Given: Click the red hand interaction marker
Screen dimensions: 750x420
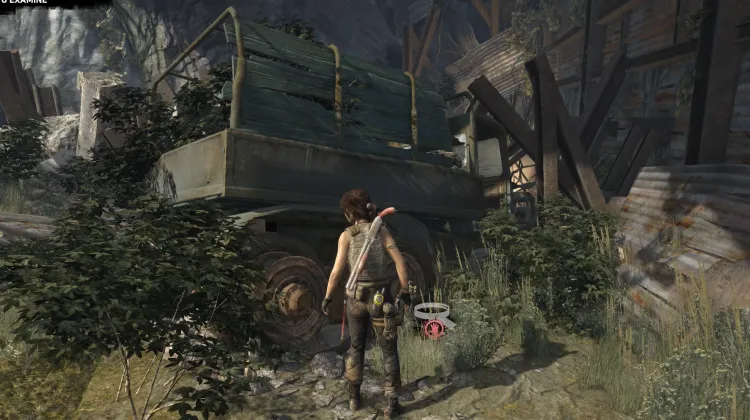Looking at the screenshot, I should coord(434,327).
